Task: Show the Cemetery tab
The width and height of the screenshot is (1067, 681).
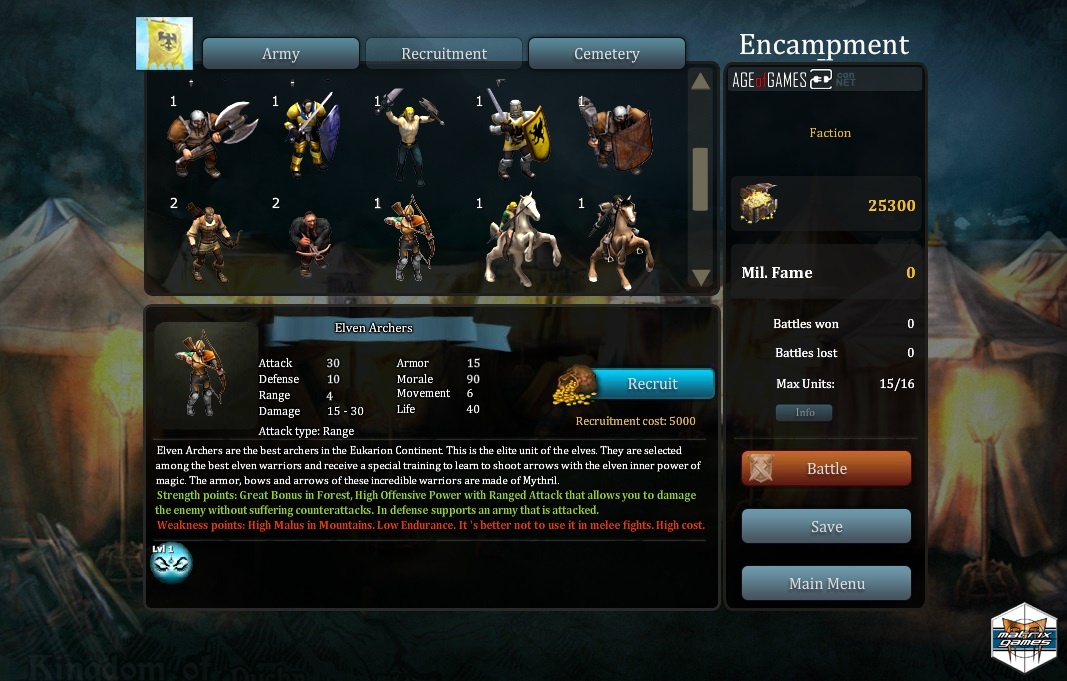Action: tap(606, 54)
